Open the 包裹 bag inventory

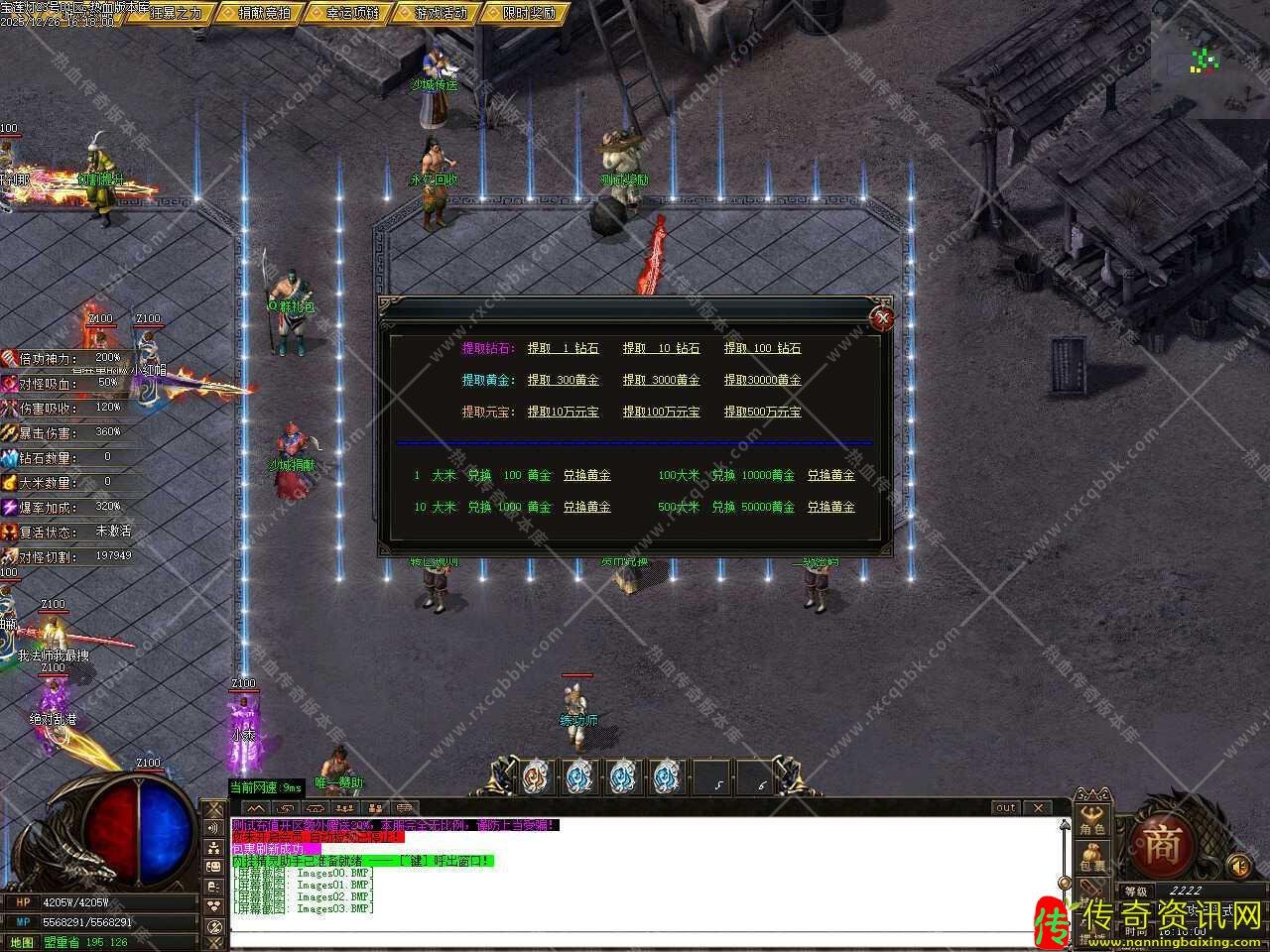1092,861
